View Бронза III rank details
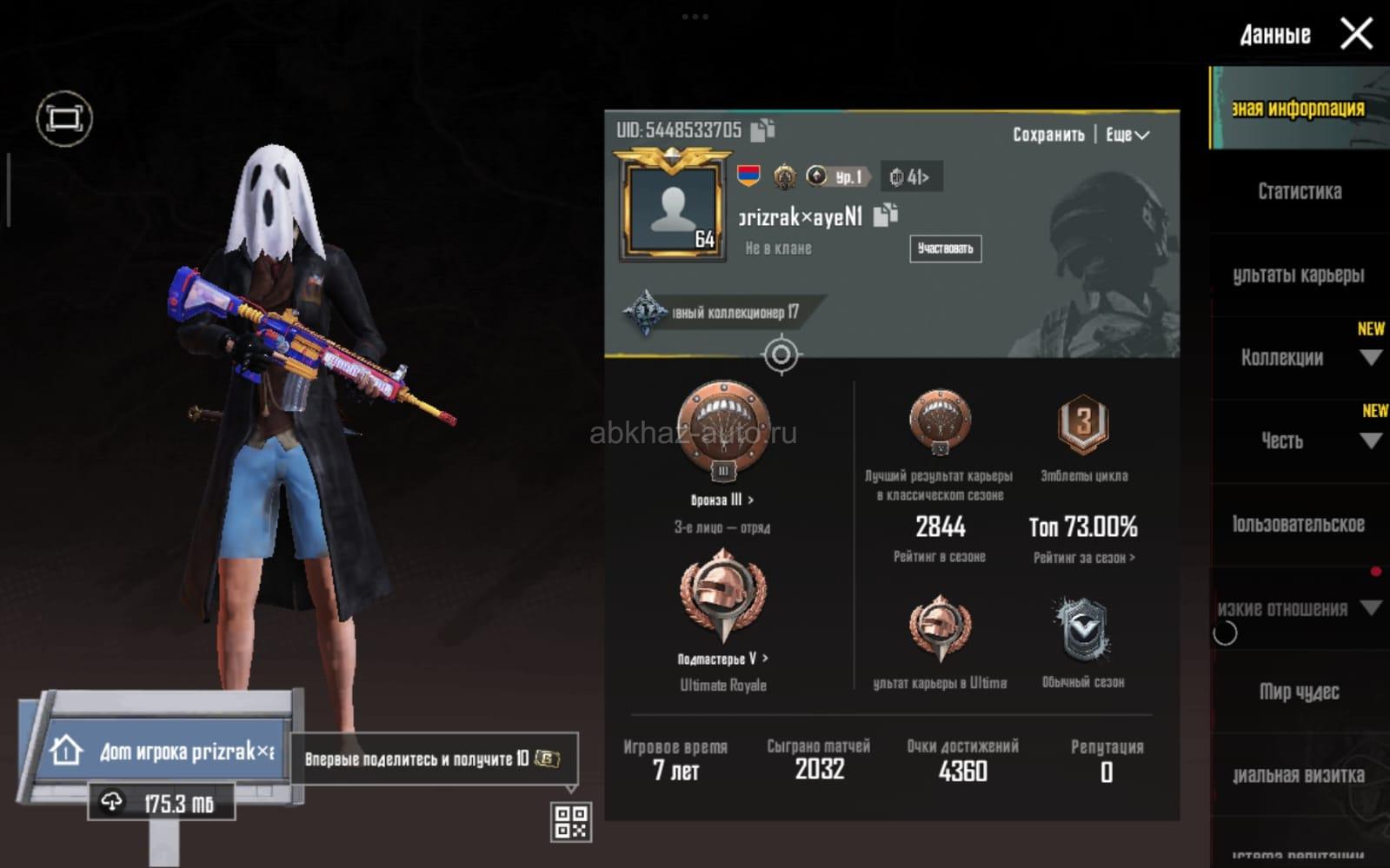Screen dimensions: 1390x868 [722, 500]
